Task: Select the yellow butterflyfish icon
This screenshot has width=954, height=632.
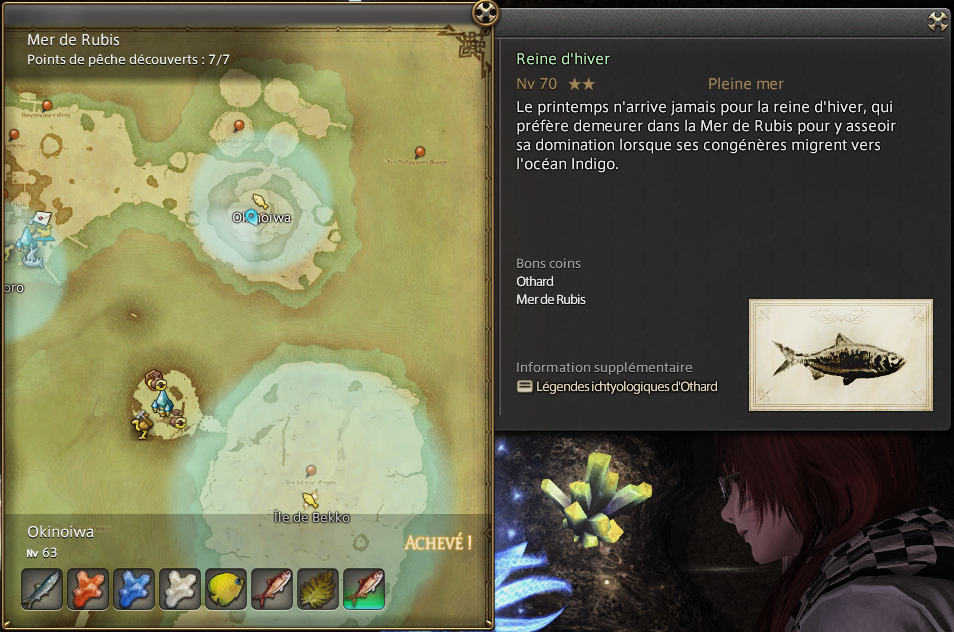Action: click(226, 589)
